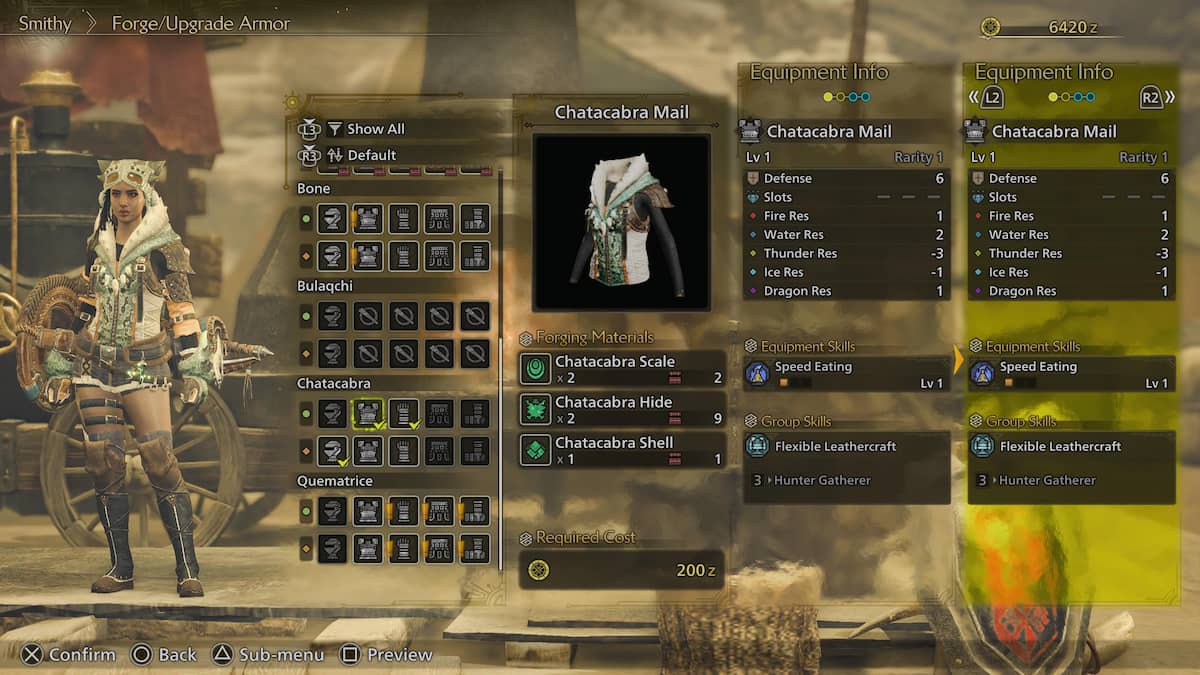Select the highlighted Chatacabra Mail armor slot
Viewport: 1200px width, 675px height.
[368, 413]
